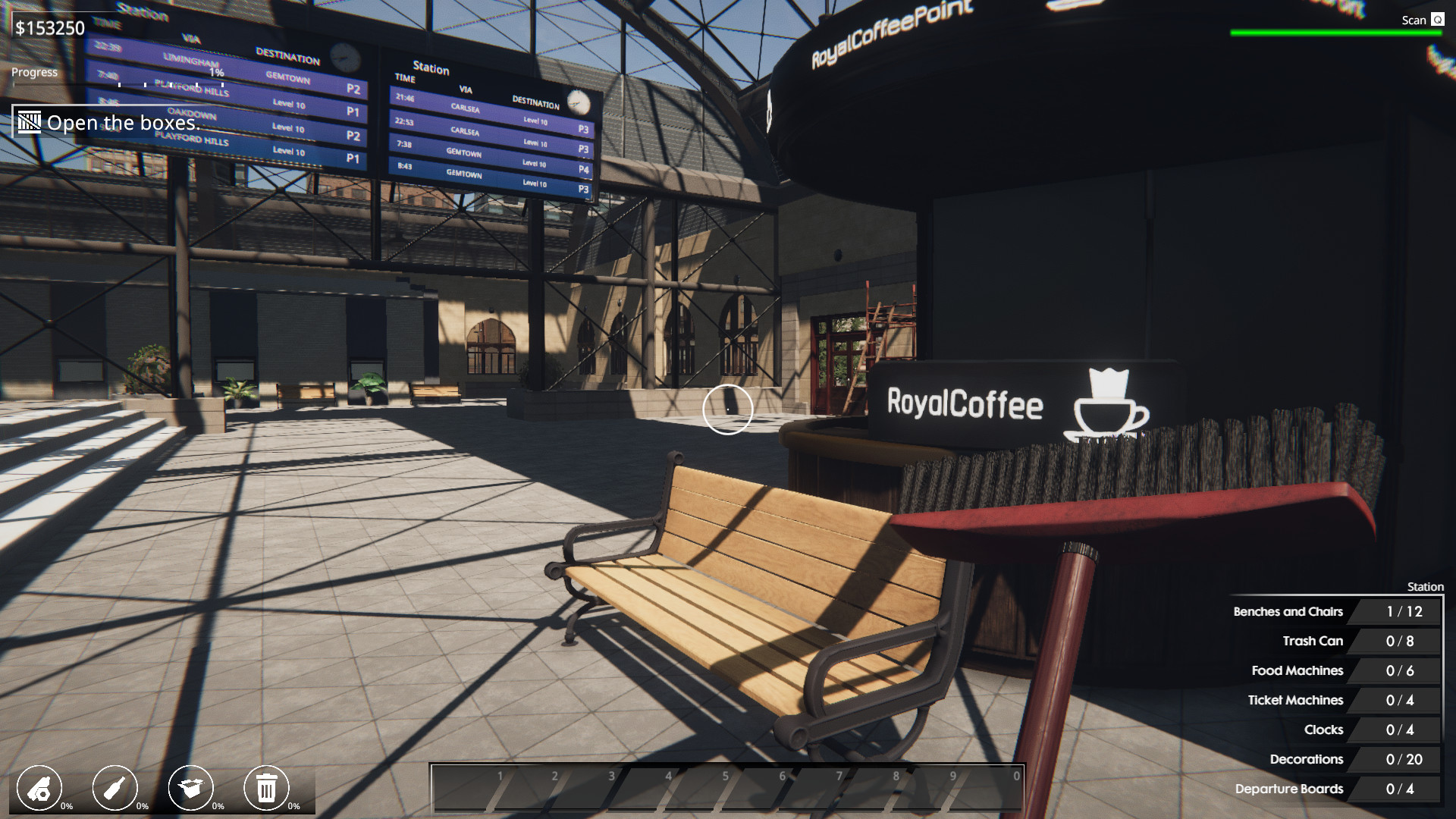Expand the Decorations category
Image resolution: width=1456 pixels, height=819 pixels.
1307,759
